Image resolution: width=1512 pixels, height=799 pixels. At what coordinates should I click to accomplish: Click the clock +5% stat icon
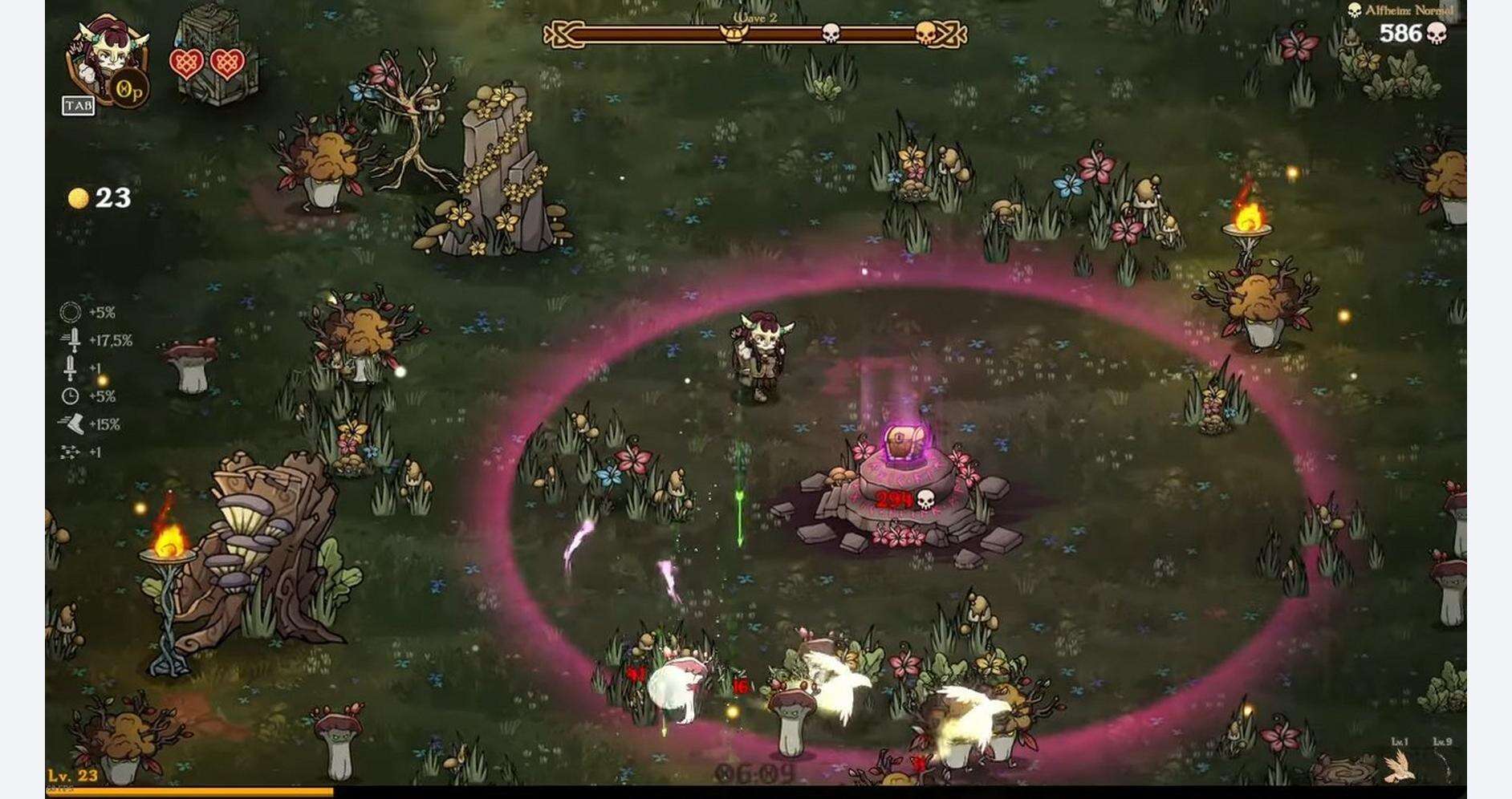(x=70, y=395)
